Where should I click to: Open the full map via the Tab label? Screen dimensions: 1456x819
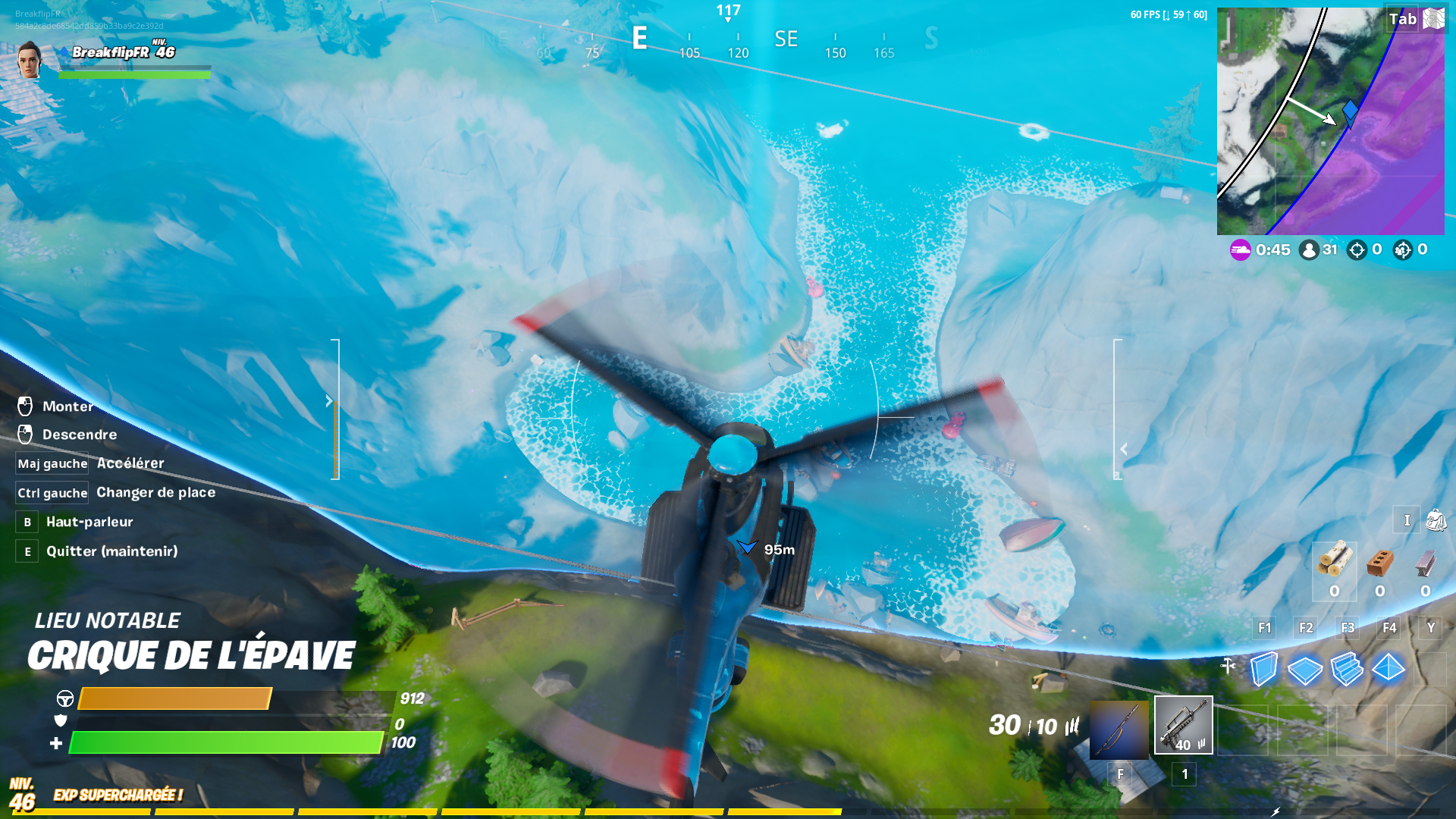coord(1401,19)
